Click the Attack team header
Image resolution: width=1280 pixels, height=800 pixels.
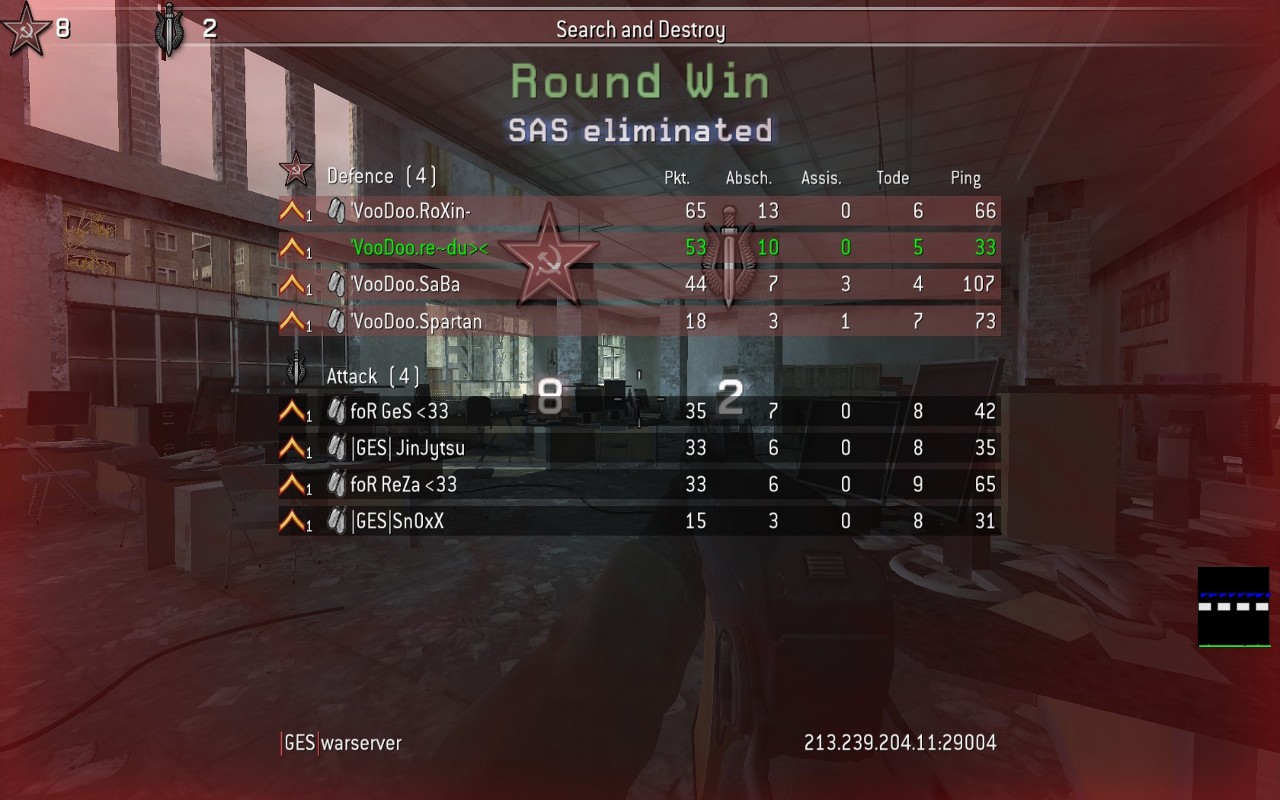pyautogui.click(x=372, y=377)
